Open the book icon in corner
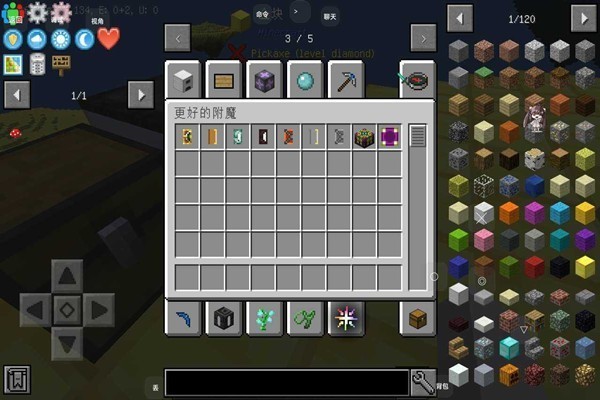The image size is (600, 400). 17,379
